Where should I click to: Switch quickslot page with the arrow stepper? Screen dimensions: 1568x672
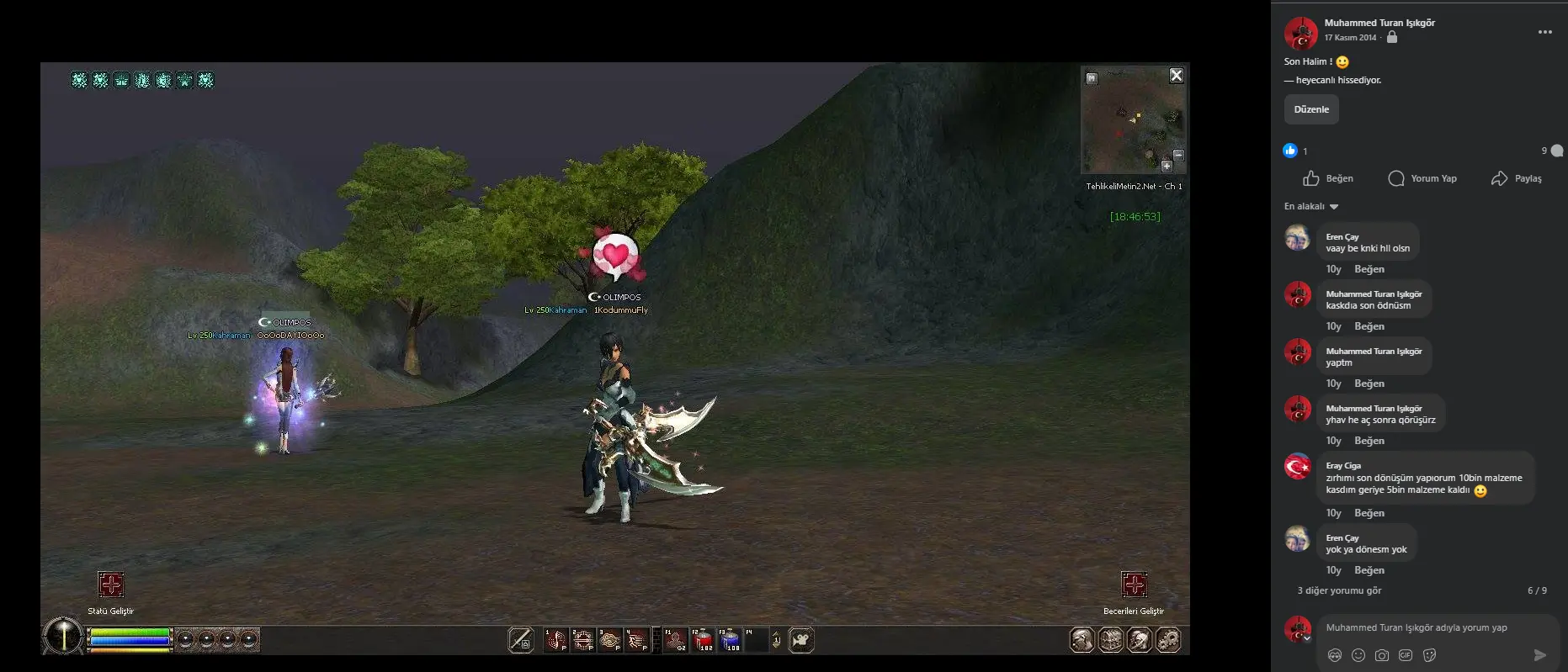776,641
